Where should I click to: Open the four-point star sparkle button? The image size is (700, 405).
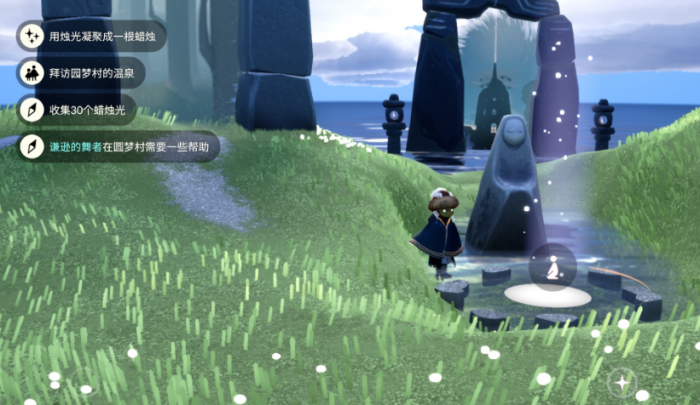tap(623, 382)
